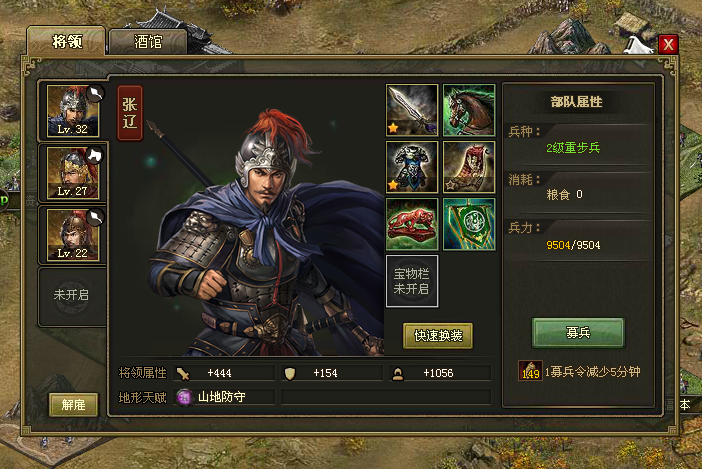Select the red tiger tally slot
The height and width of the screenshot is (469, 702).
[412, 223]
